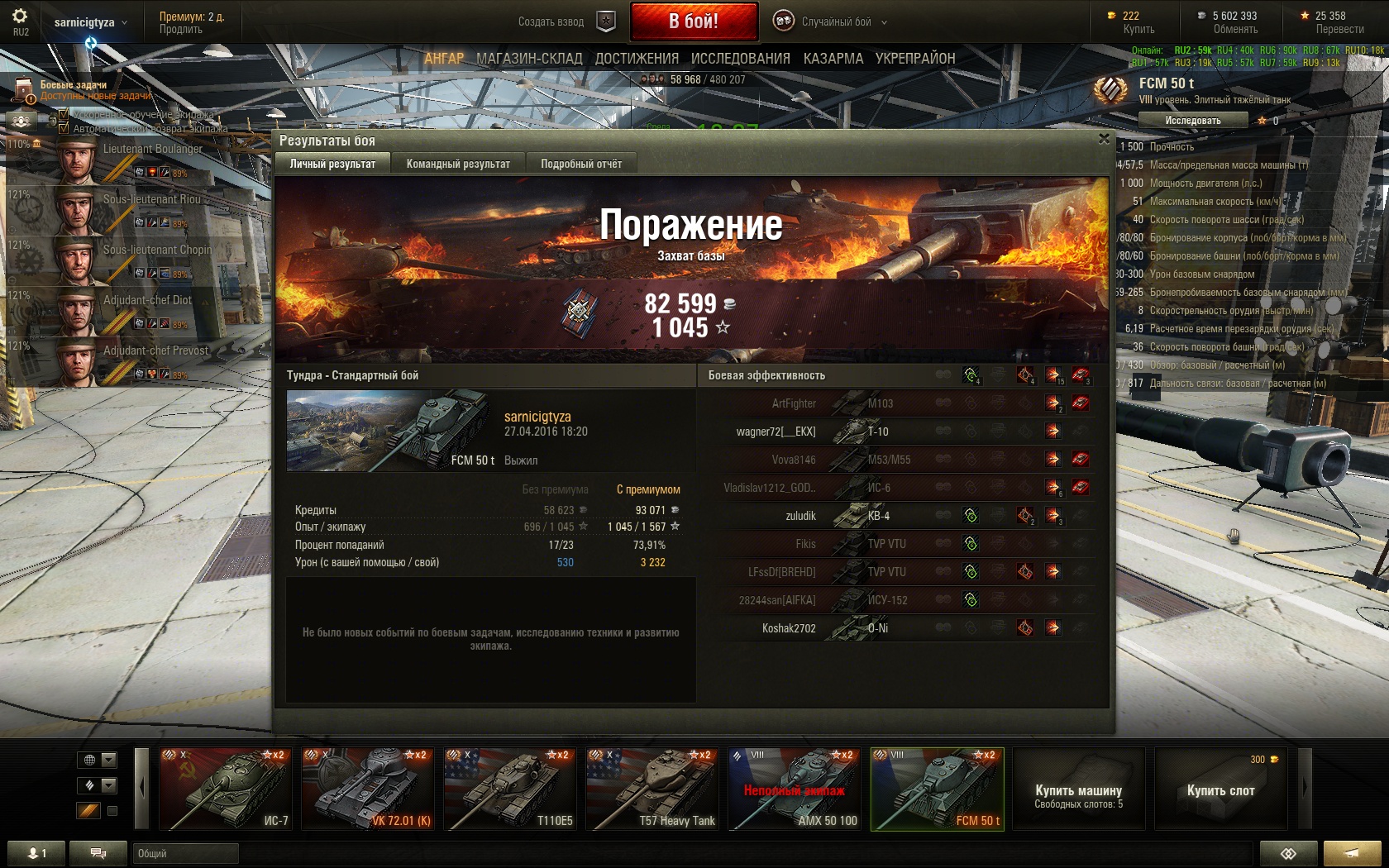The width and height of the screenshot is (1389, 868).
Task: Open the КАЗАРМА barracks menu
Action: pyautogui.click(x=833, y=59)
